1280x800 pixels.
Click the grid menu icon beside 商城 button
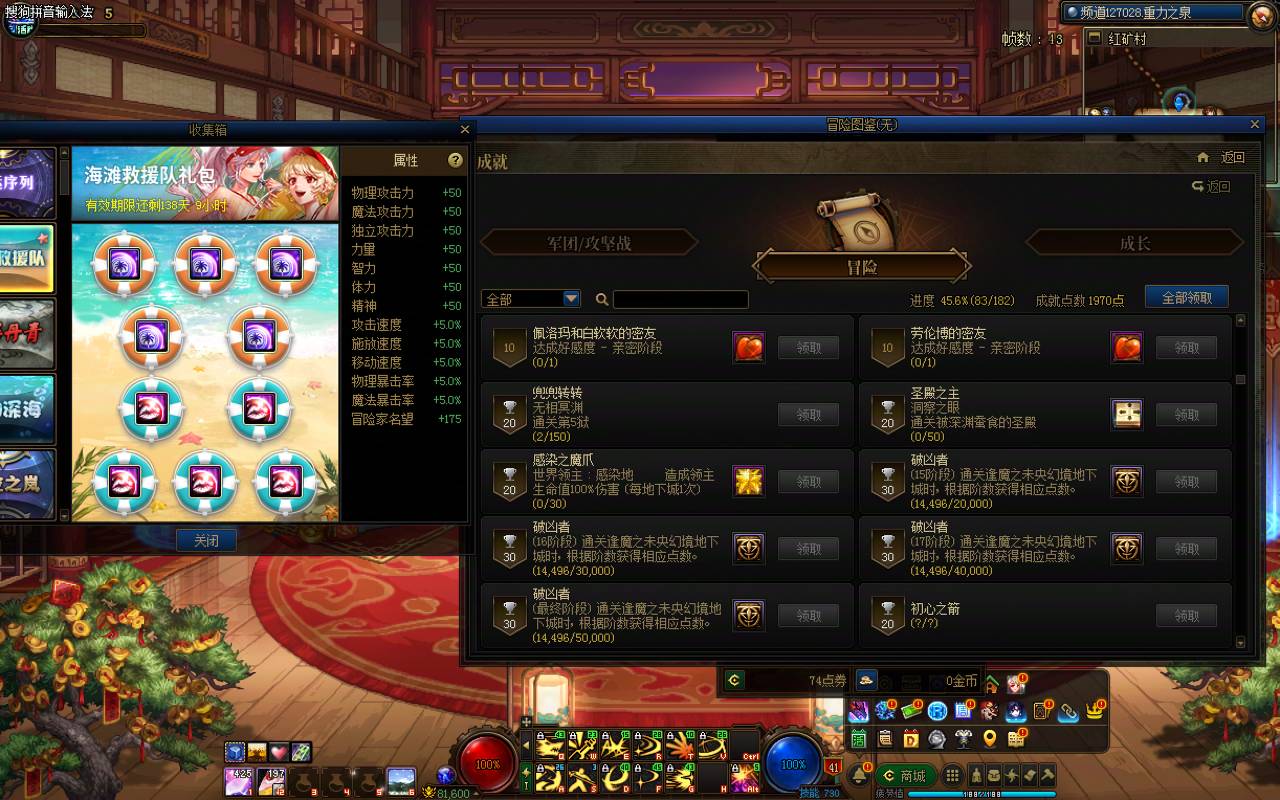(952, 775)
